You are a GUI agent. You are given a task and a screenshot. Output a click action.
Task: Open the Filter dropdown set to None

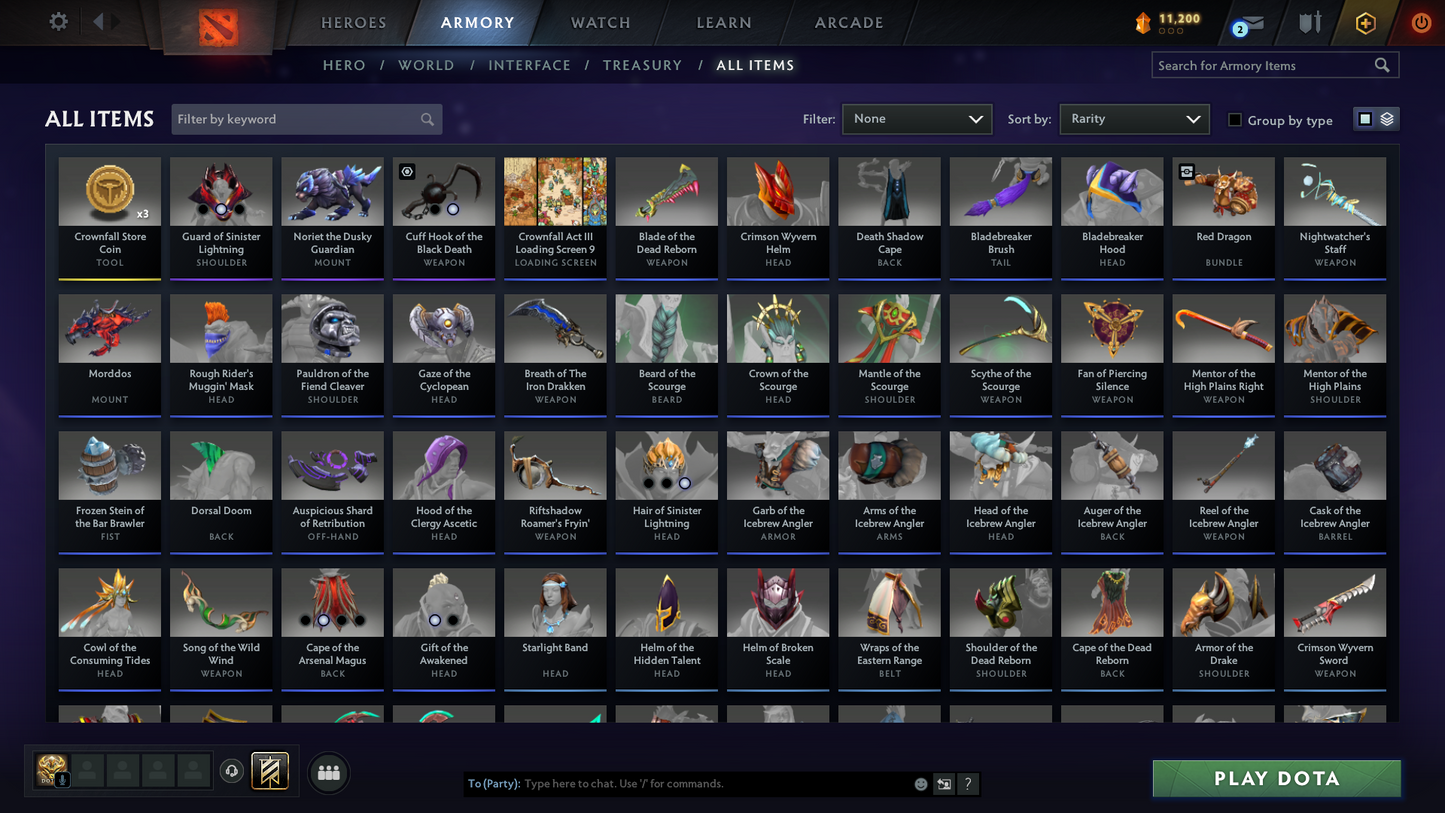coord(916,118)
